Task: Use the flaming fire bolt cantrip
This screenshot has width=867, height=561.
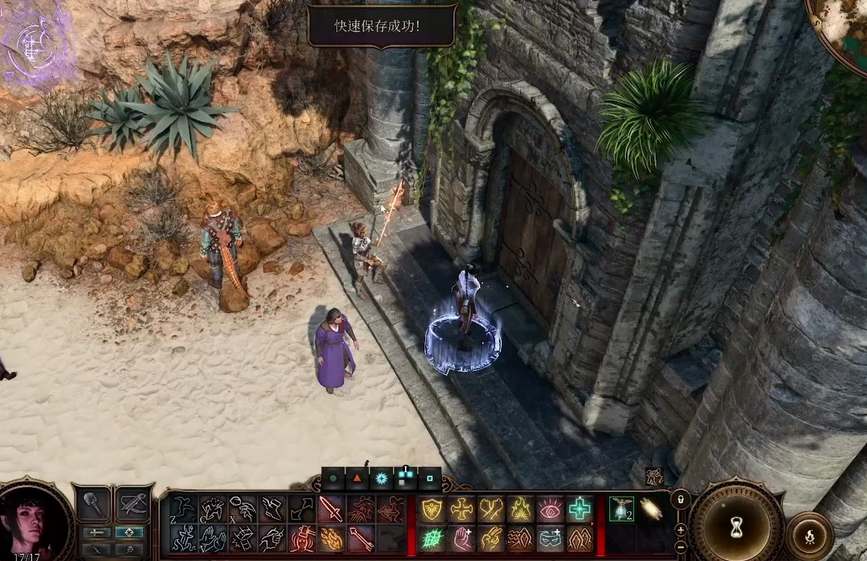Action: 330,539
